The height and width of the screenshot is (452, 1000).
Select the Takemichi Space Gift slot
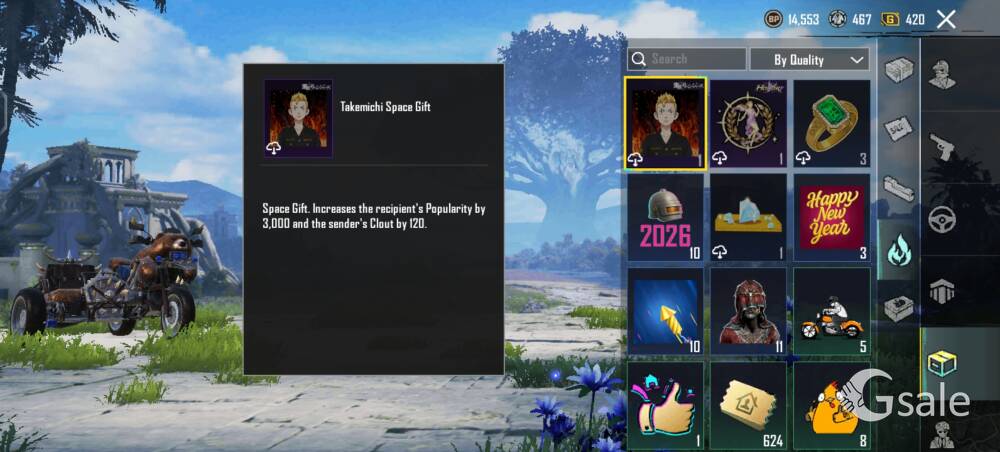click(666, 123)
